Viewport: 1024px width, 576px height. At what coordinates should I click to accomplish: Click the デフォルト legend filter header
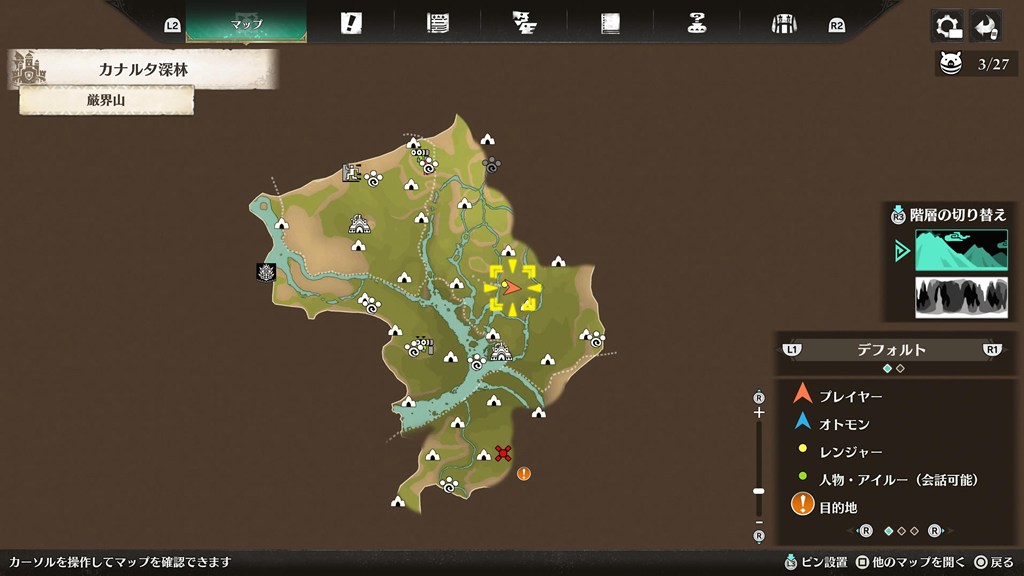pyautogui.click(x=891, y=350)
